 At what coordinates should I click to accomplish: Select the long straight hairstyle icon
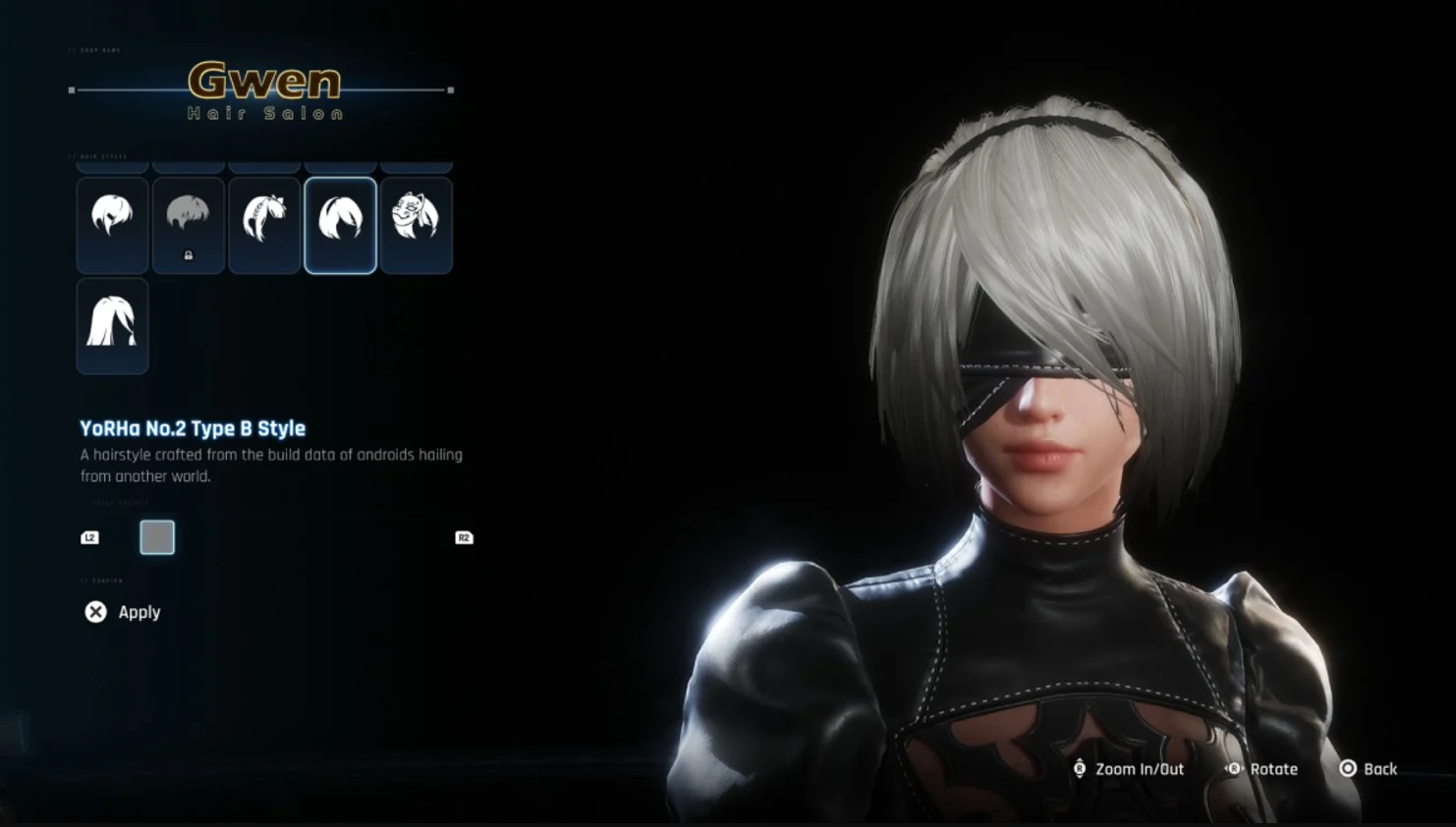[x=112, y=326]
